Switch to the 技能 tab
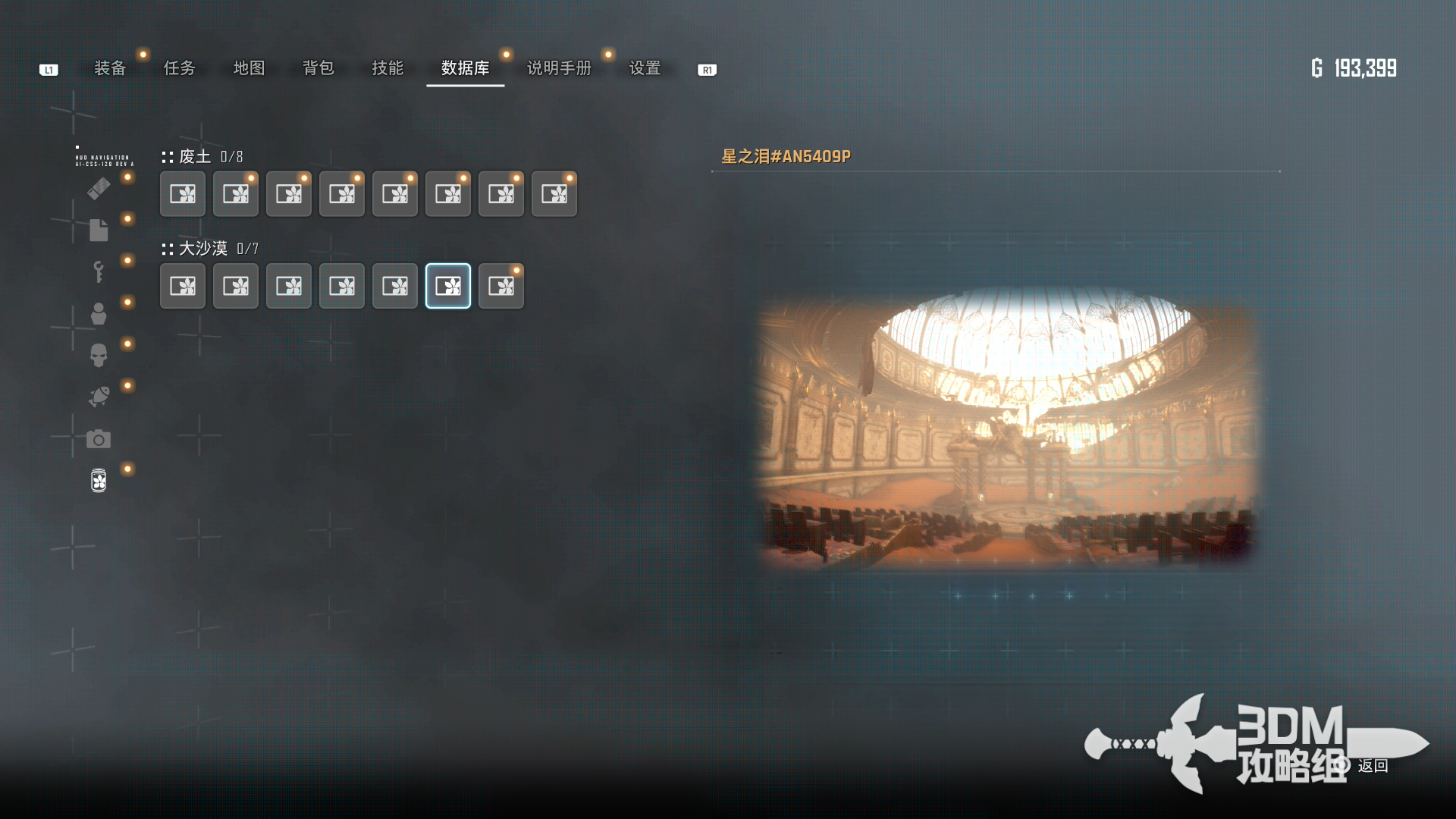The width and height of the screenshot is (1456, 819). (388, 68)
